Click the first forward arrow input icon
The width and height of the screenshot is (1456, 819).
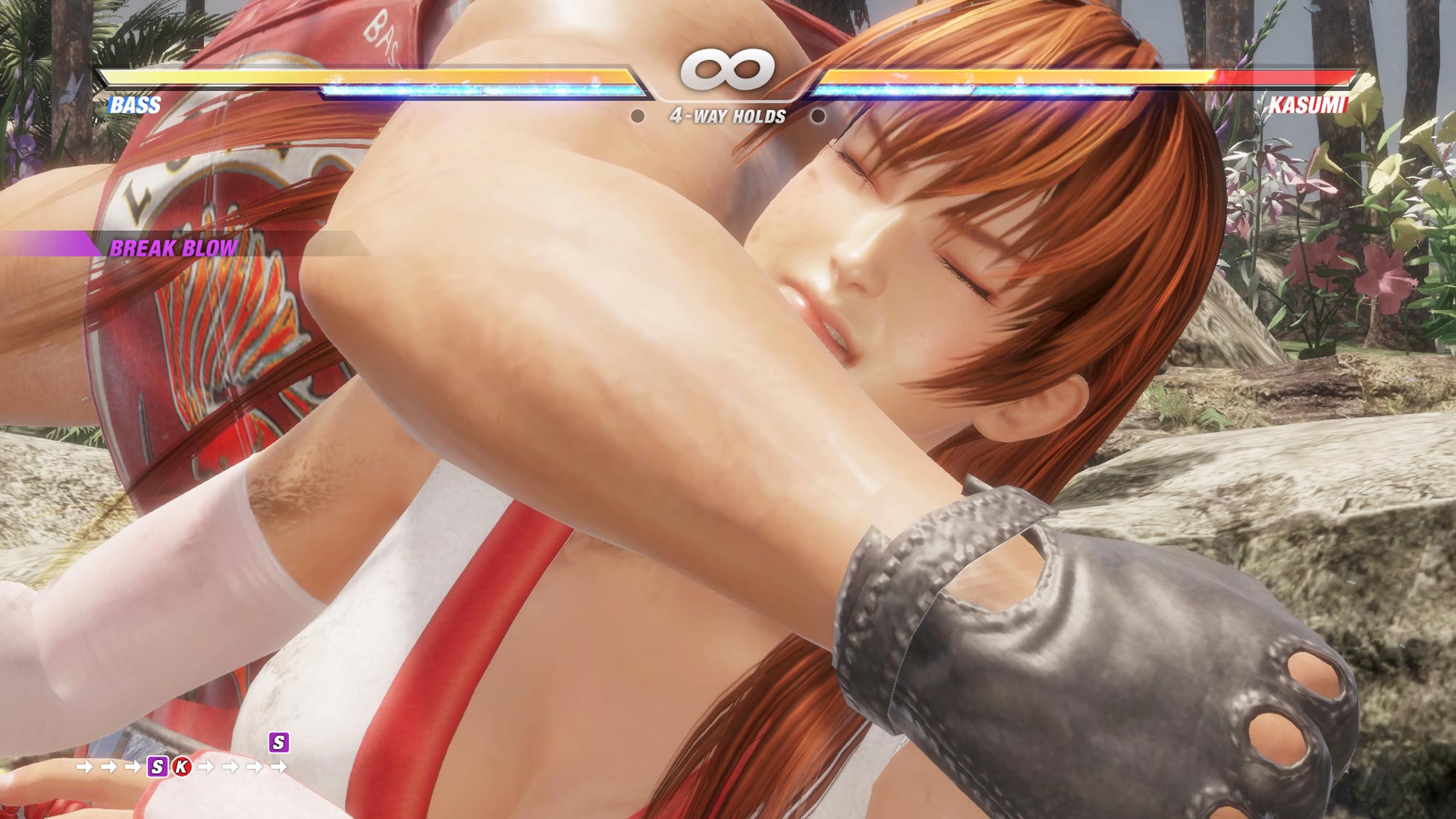[85, 767]
